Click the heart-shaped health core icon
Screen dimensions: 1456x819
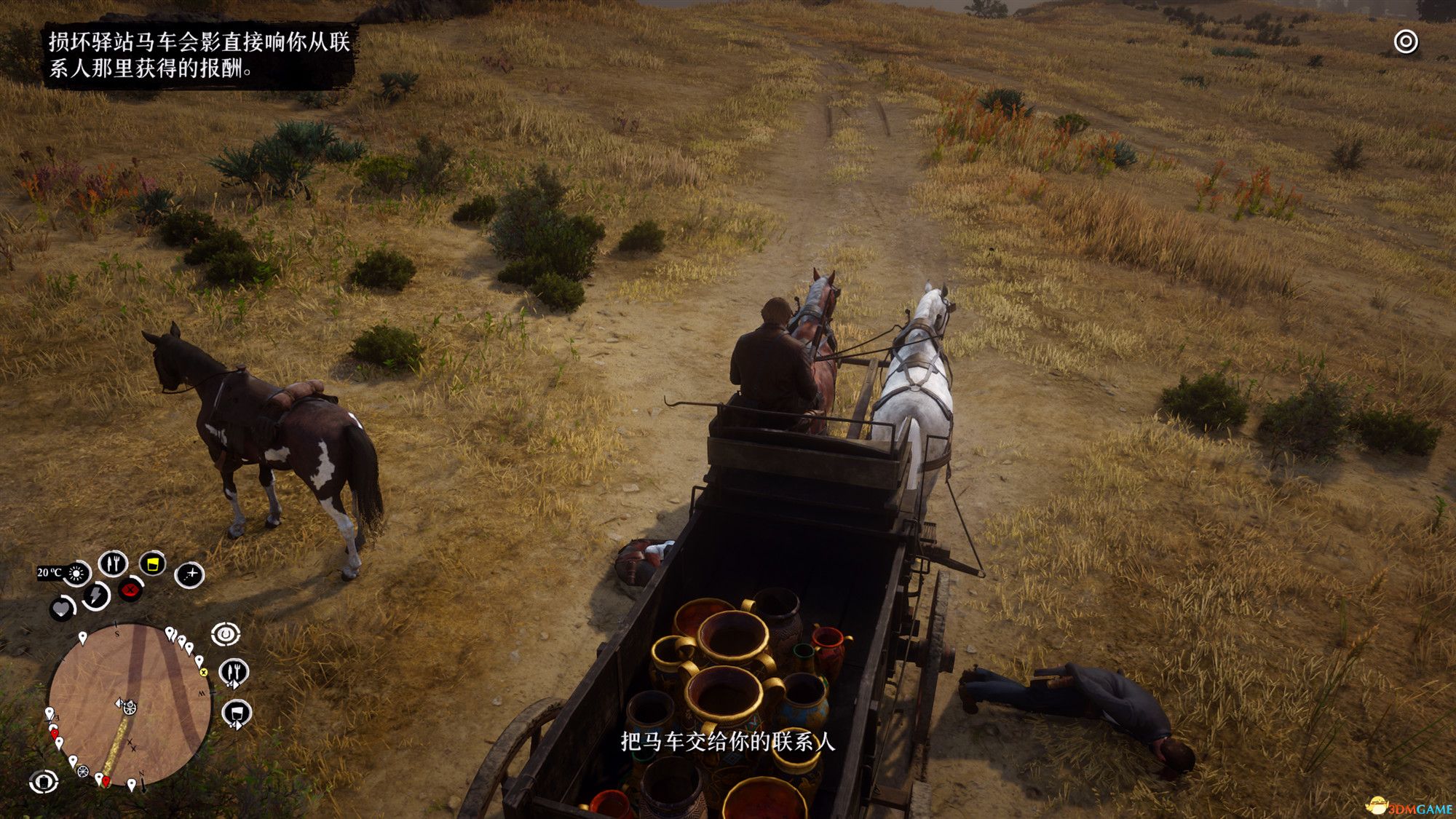coord(60,608)
